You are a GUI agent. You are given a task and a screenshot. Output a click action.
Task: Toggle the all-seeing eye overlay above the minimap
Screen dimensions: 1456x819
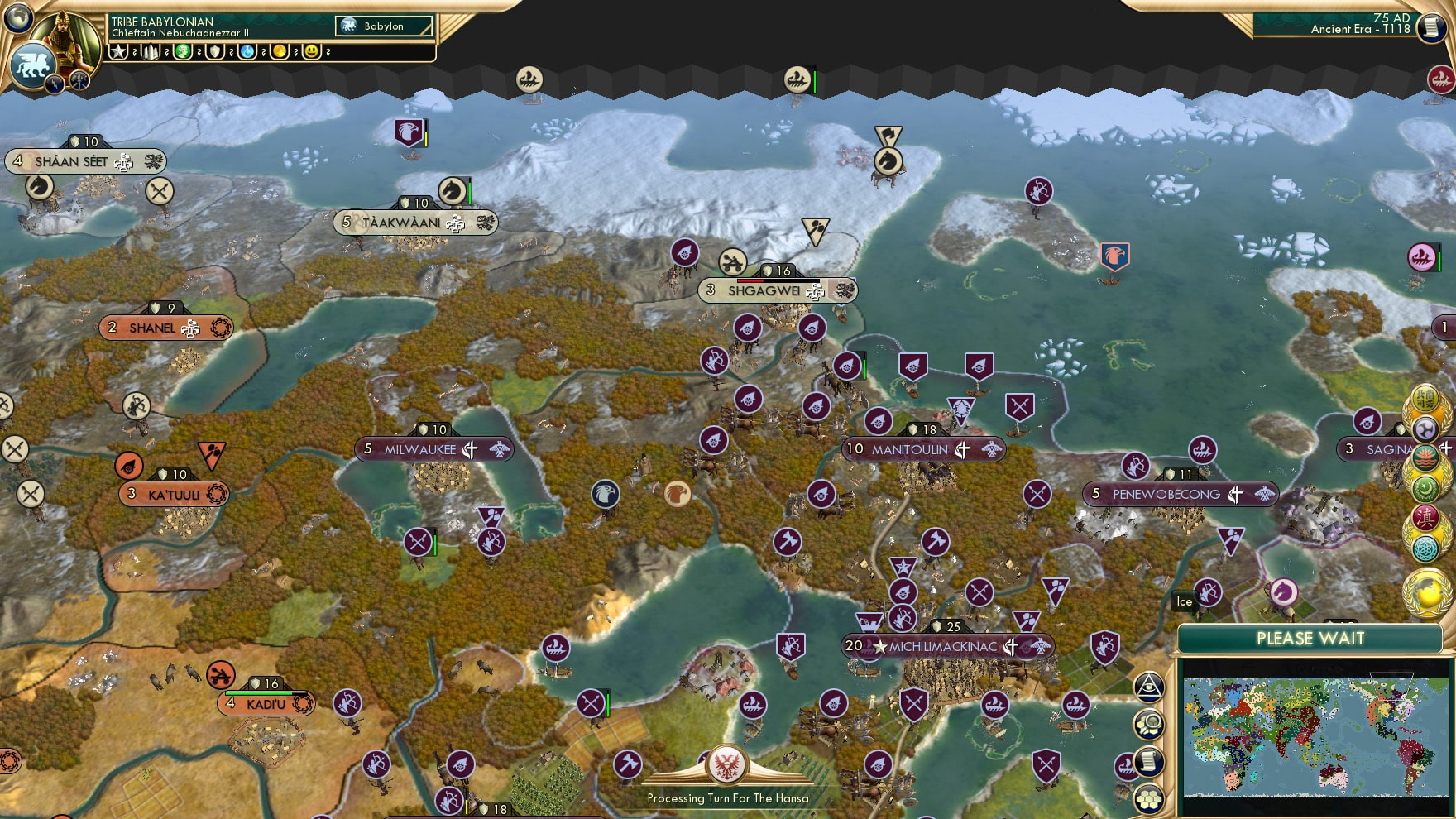point(1148,689)
